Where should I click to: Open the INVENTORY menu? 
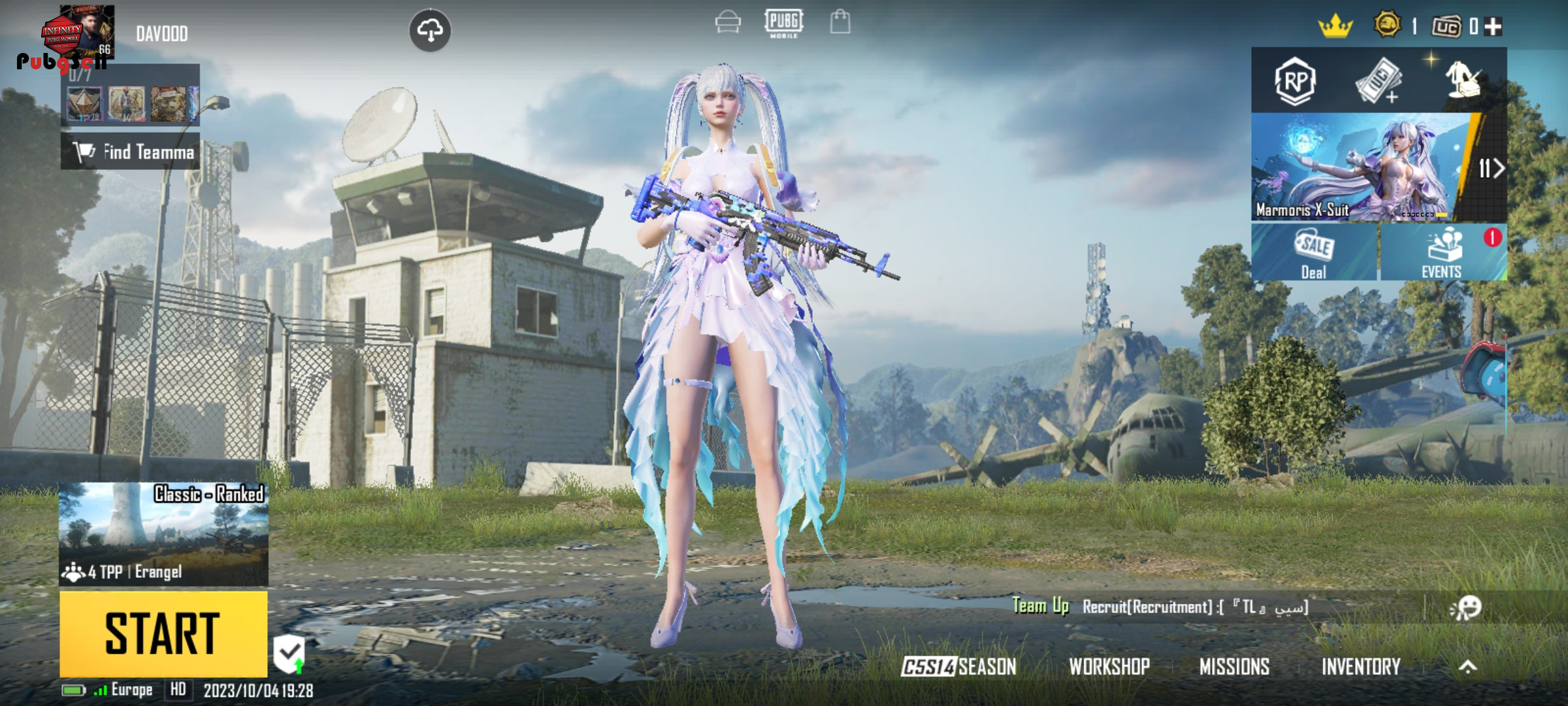point(1361,666)
